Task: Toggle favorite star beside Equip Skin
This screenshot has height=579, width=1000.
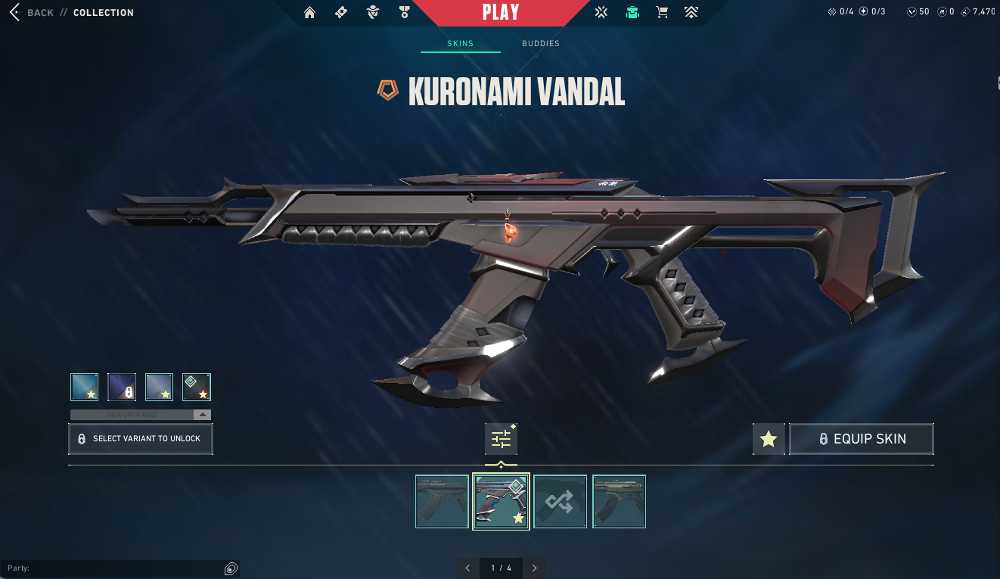Action: (768, 439)
